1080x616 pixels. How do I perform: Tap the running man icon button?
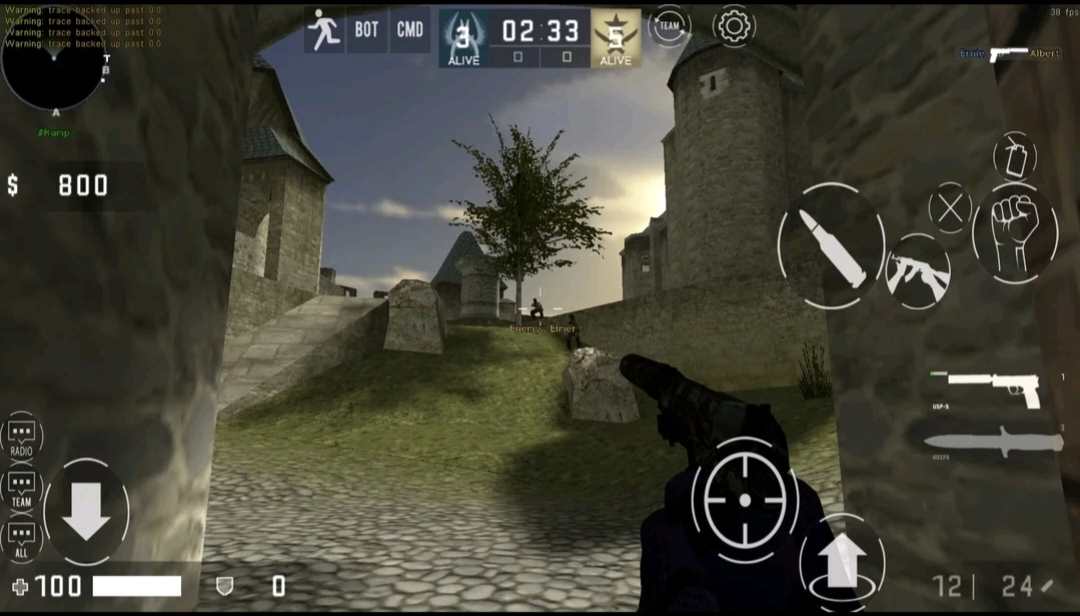(x=324, y=30)
